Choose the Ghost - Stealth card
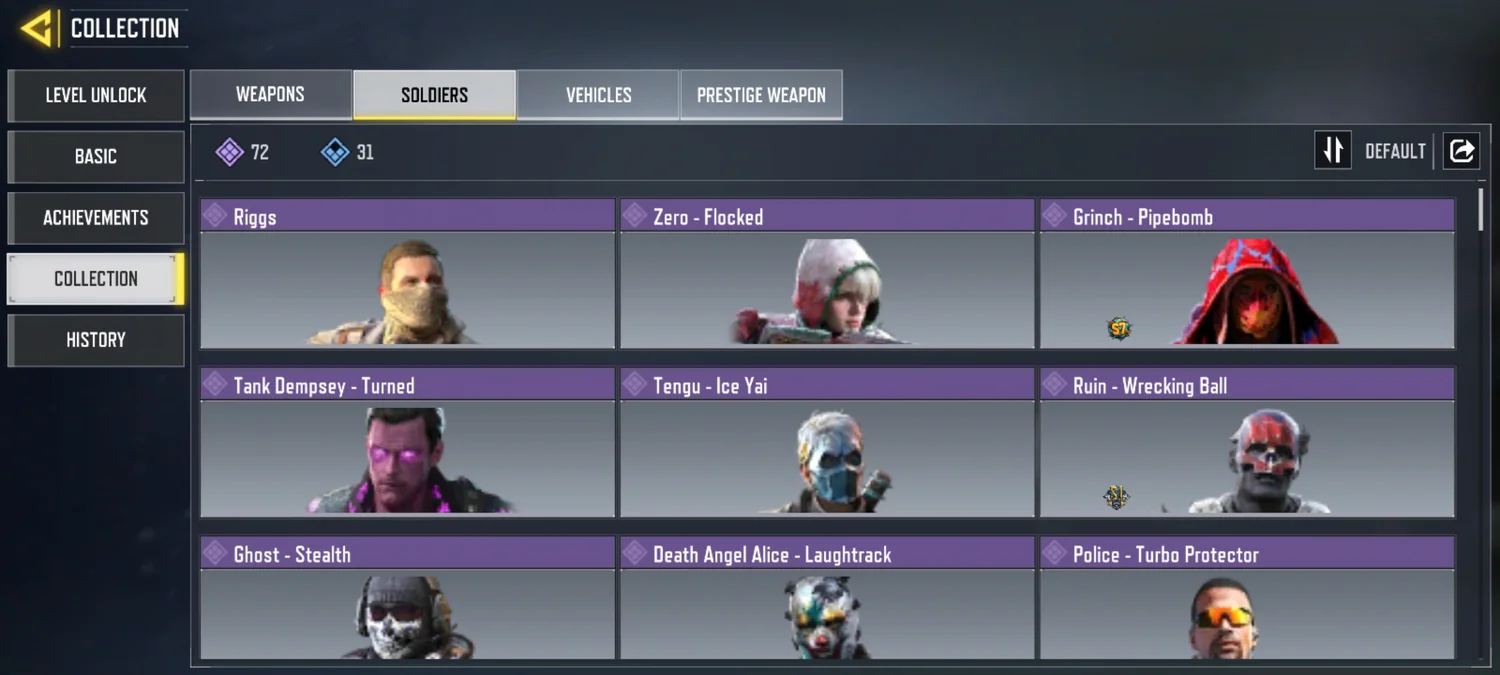Viewport: 1500px width, 675px height. pos(407,599)
